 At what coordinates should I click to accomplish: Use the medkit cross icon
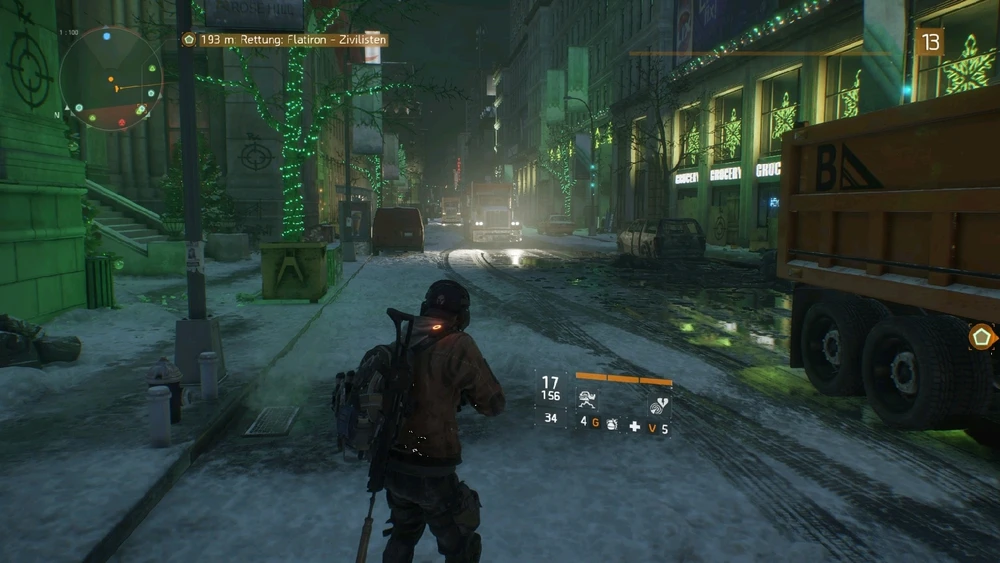click(x=634, y=427)
